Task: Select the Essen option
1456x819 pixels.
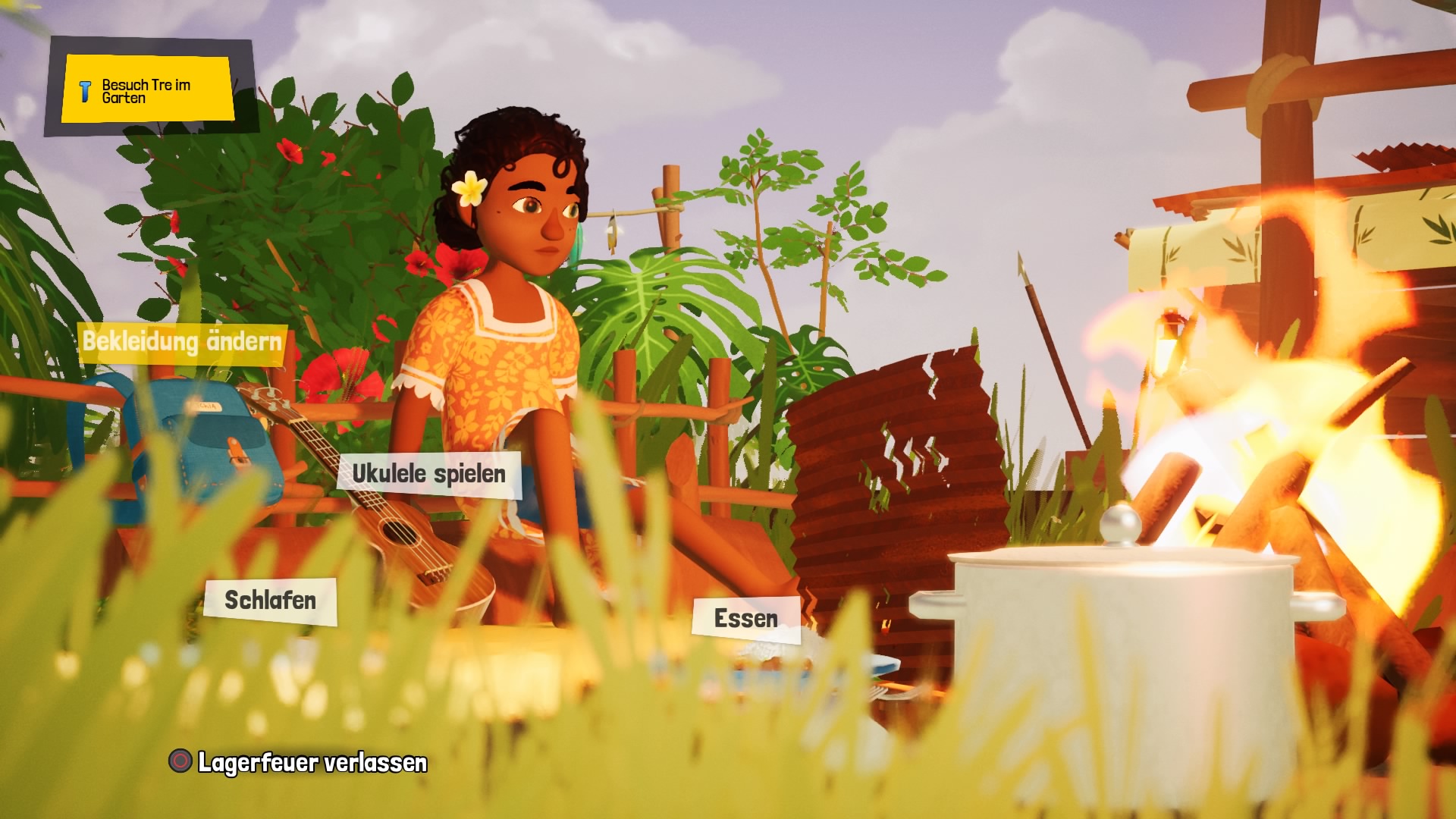Action: [746, 619]
